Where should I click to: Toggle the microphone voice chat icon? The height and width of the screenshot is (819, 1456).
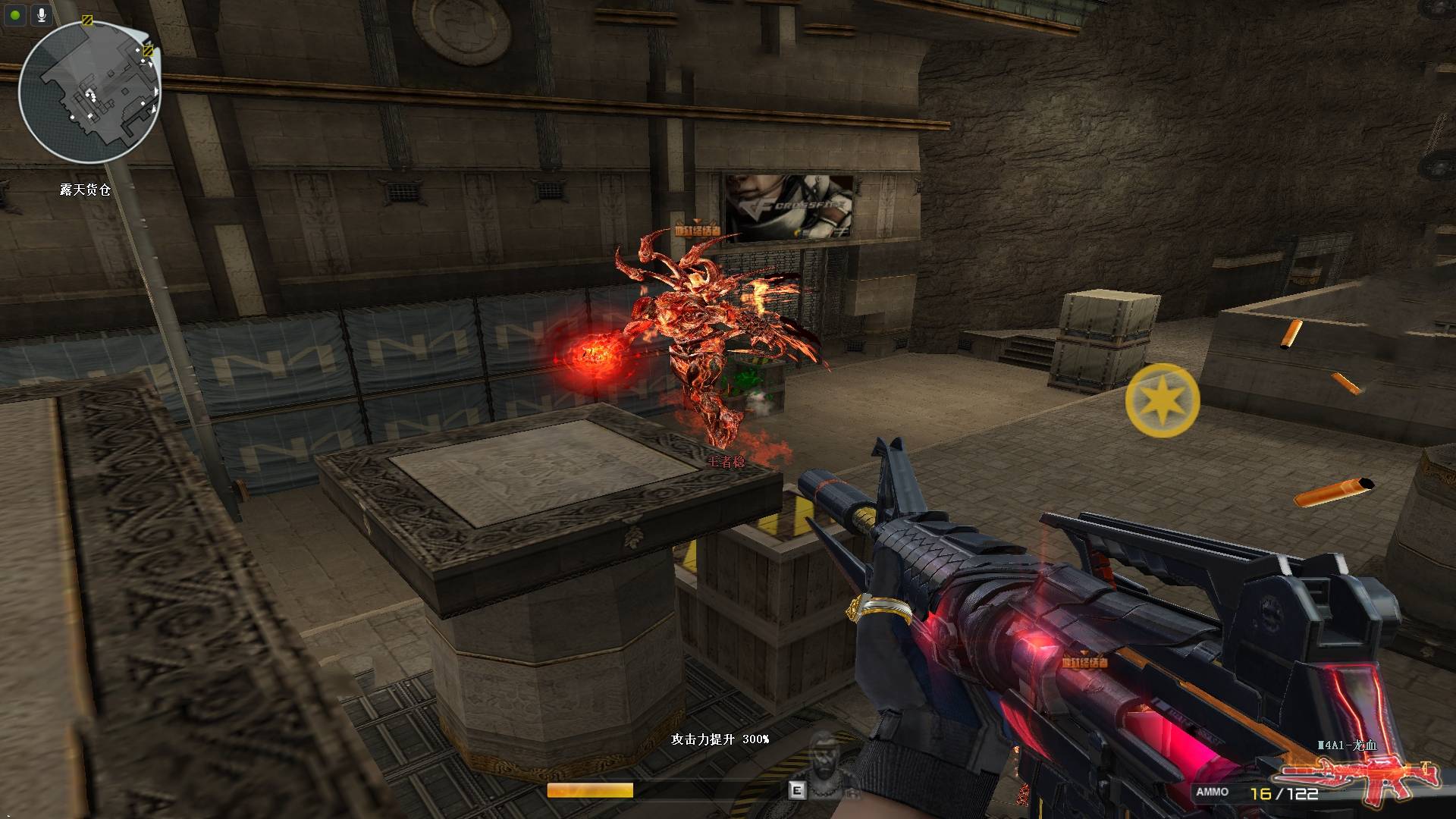[x=42, y=14]
